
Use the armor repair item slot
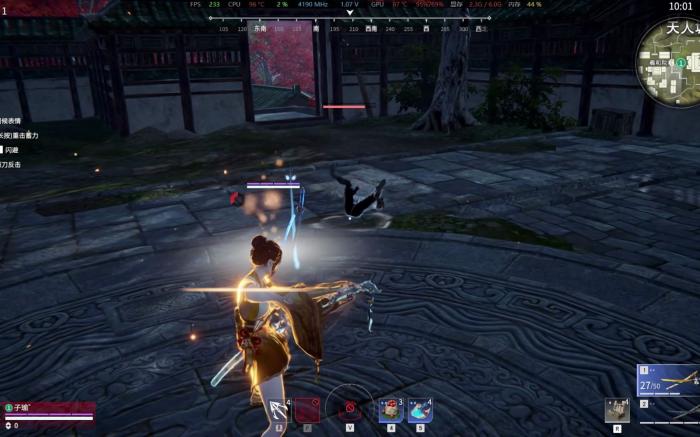click(390, 409)
